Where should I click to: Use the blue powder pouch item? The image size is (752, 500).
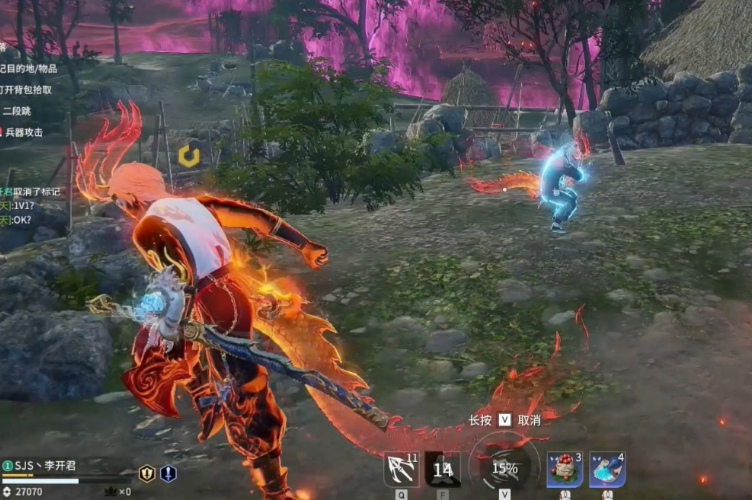[607, 469]
